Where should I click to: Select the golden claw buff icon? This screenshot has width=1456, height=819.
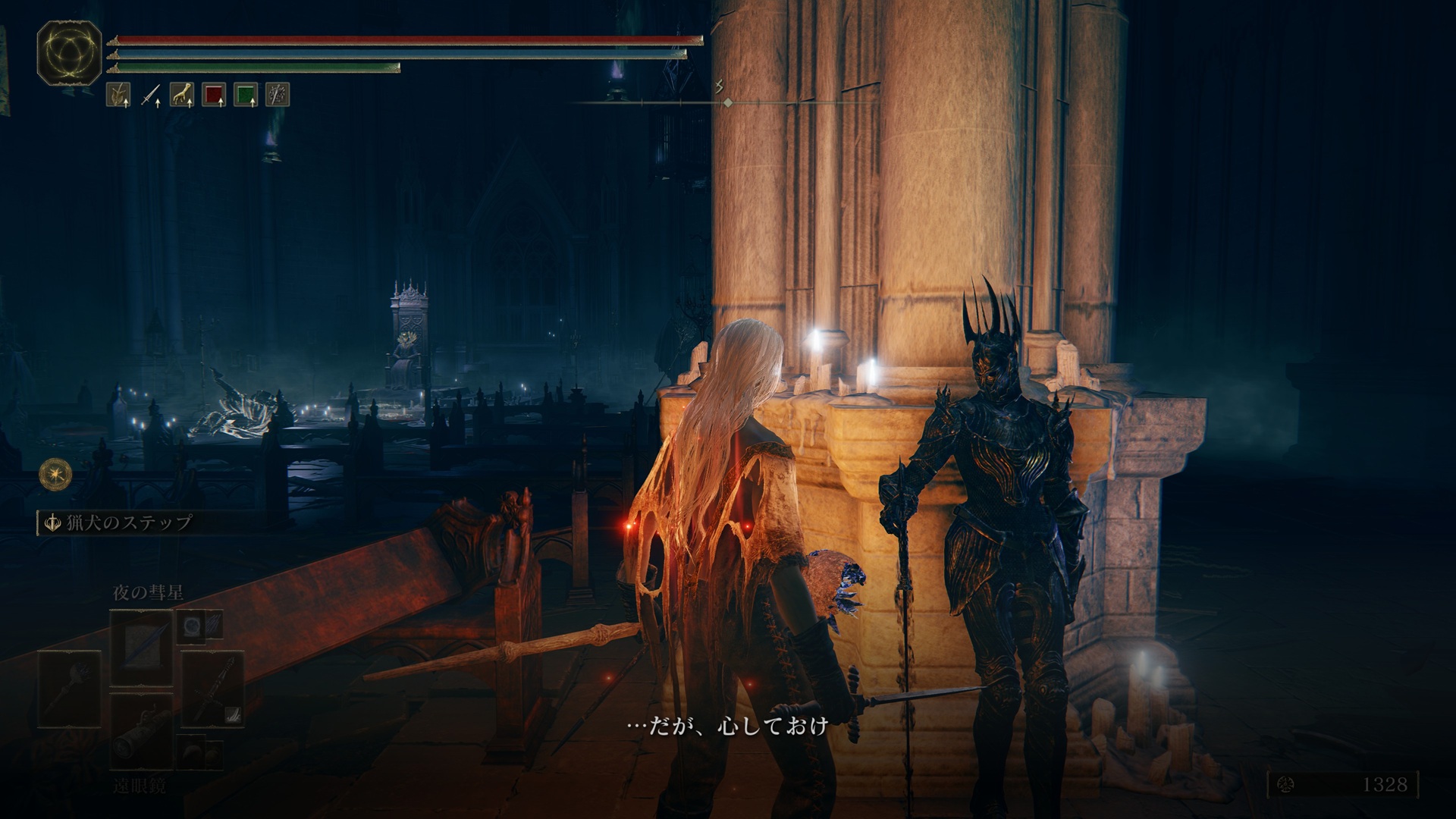coord(181,95)
